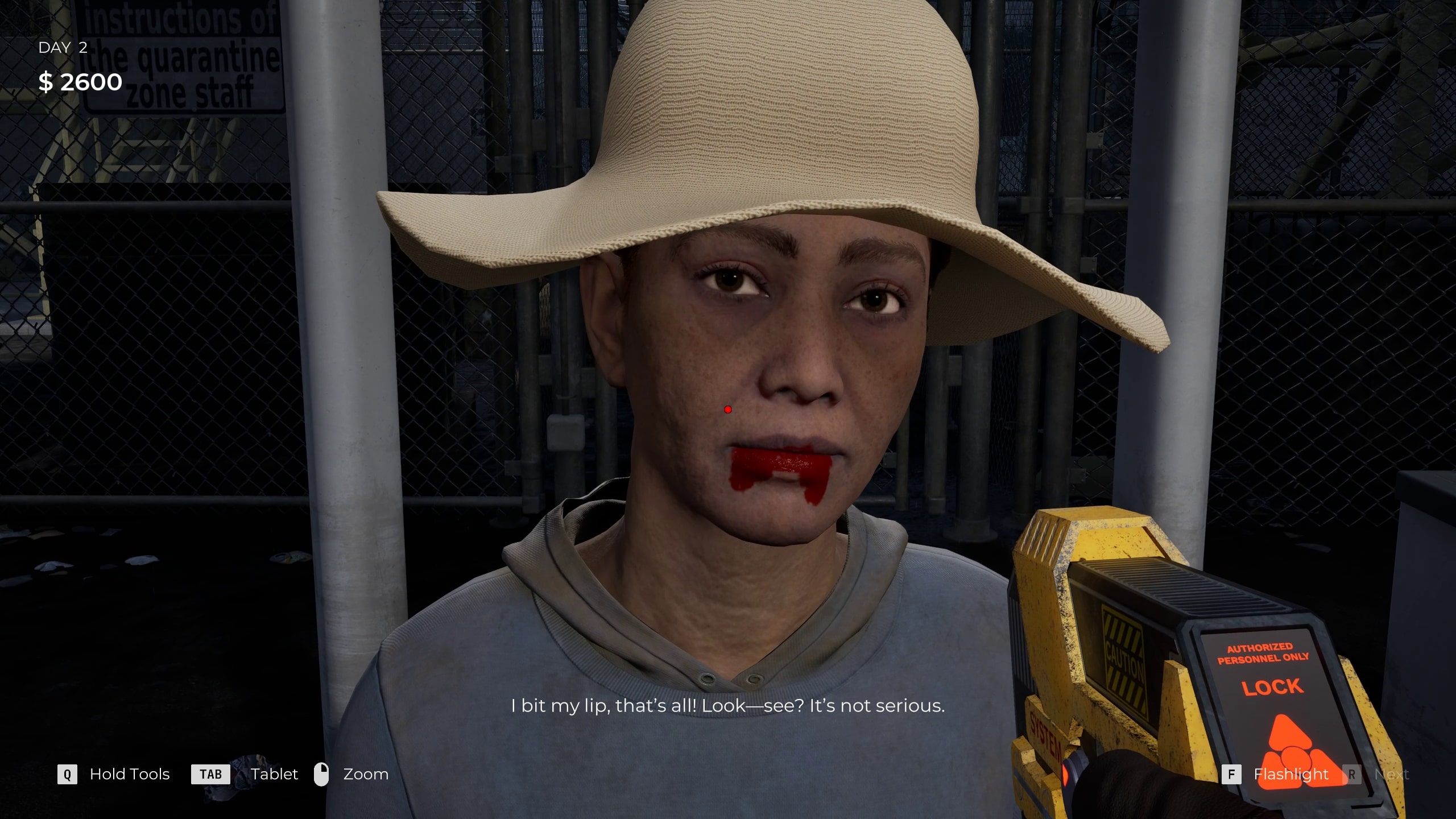Click the $2600 money counter
The height and width of the screenshot is (819, 1456).
80,82
